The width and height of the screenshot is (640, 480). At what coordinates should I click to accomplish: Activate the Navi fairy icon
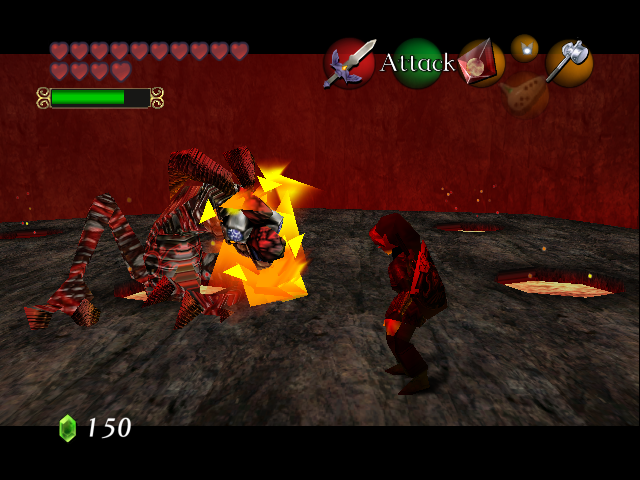tap(525, 47)
